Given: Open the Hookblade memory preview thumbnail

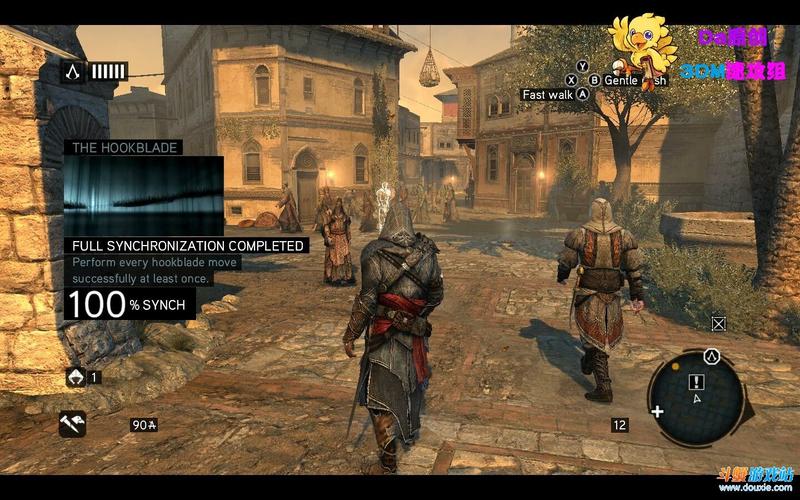Looking at the screenshot, I should coord(143,195).
